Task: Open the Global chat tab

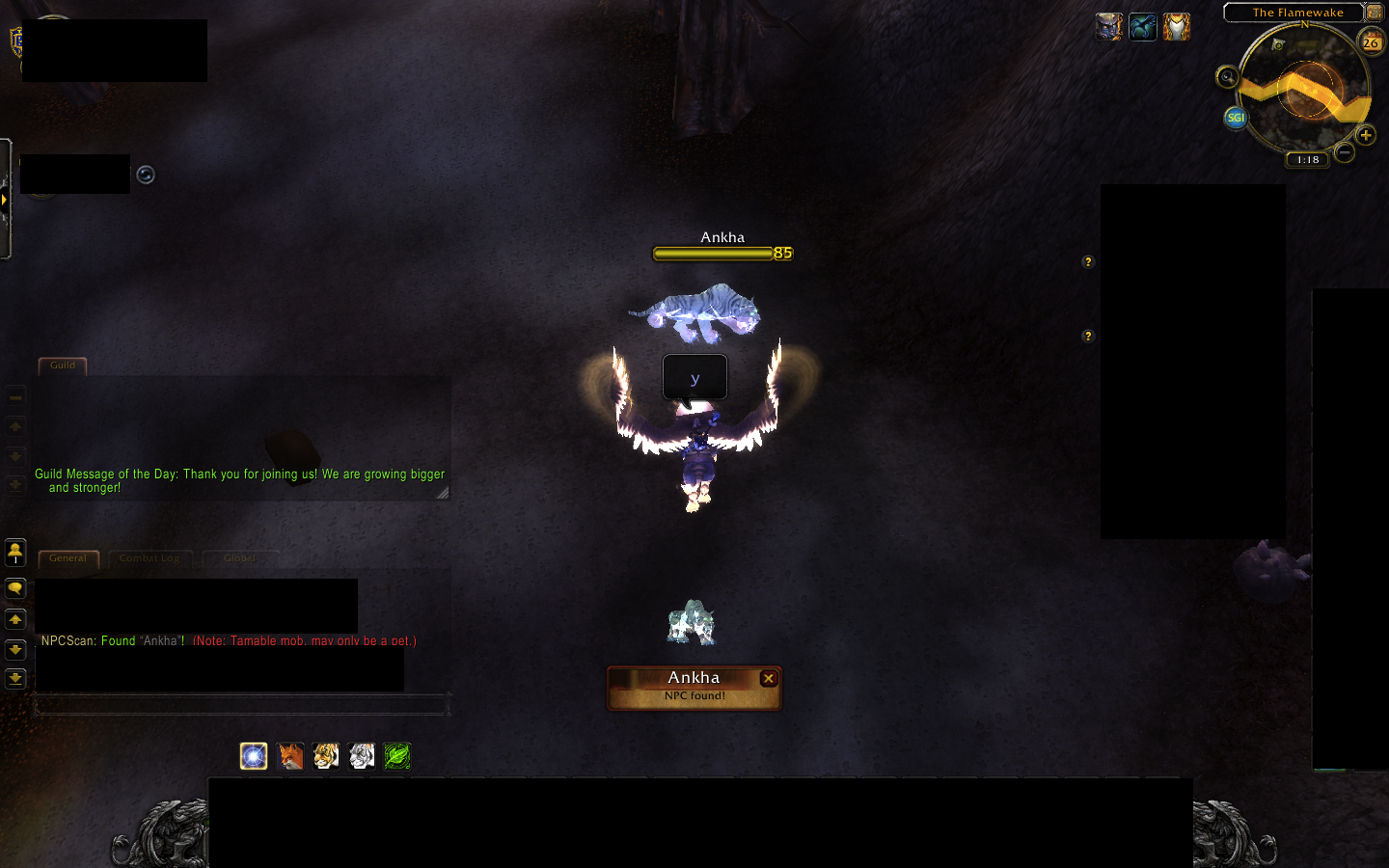Action: (x=240, y=557)
